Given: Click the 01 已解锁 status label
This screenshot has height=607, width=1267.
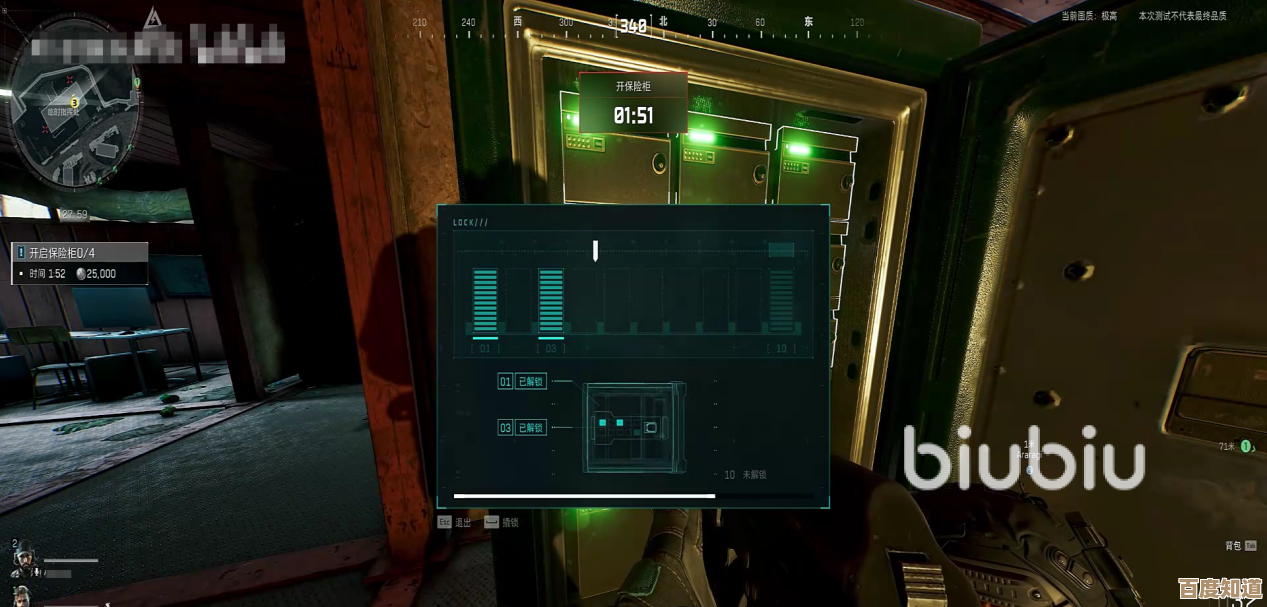Looking at the screenshot, I should [x=522, y=381].
